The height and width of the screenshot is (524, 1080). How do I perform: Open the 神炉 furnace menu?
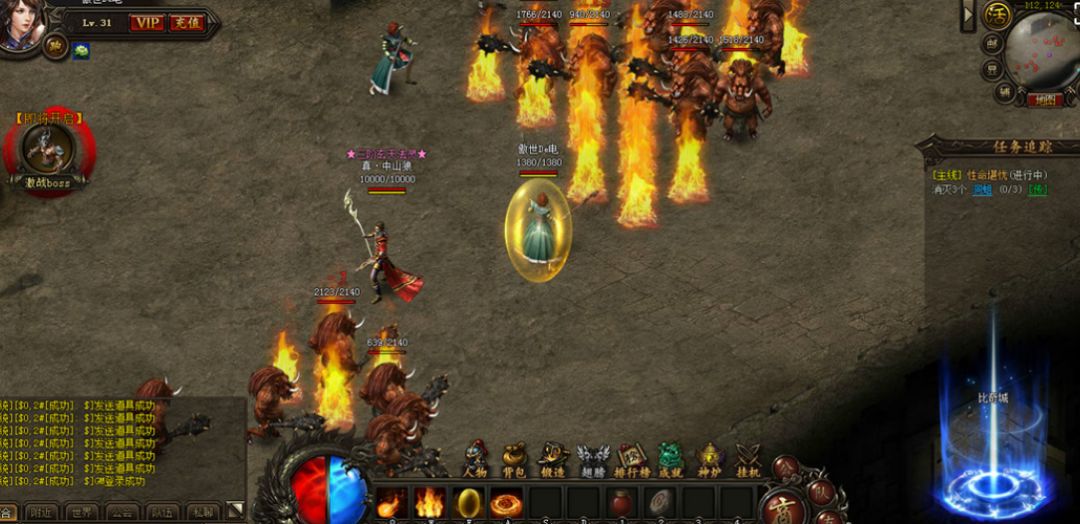pyautogui.click(x=709, y=460)
